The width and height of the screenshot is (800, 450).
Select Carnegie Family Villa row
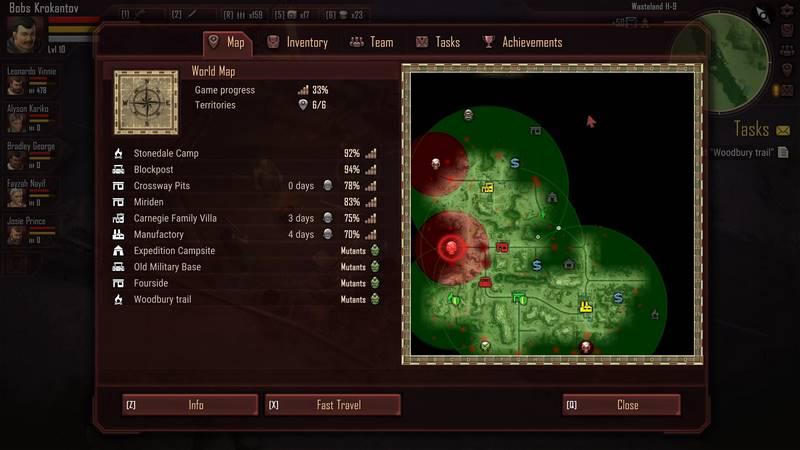click(x=175, y=218)
